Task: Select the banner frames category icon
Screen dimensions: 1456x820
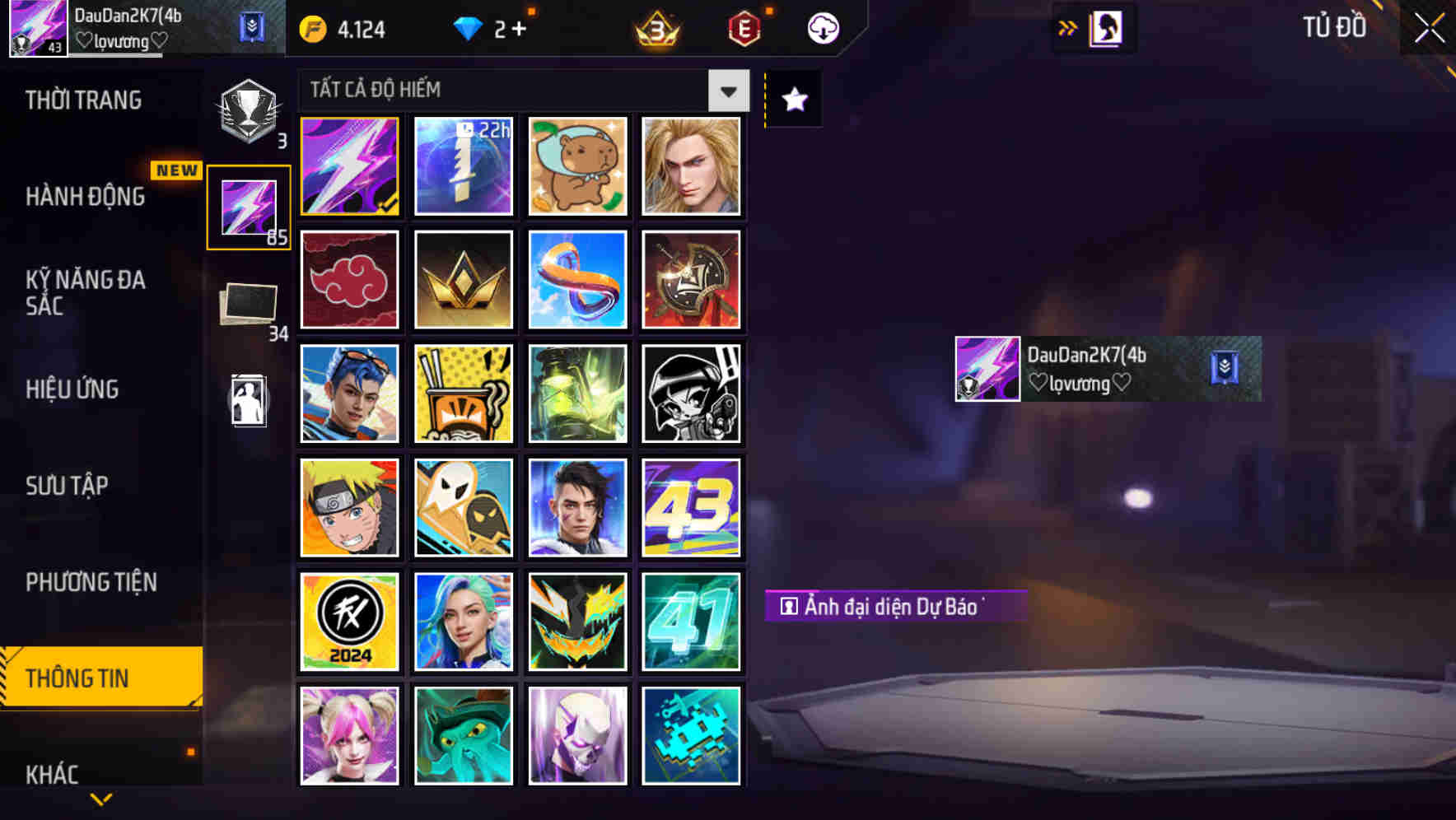Action: 248,305
